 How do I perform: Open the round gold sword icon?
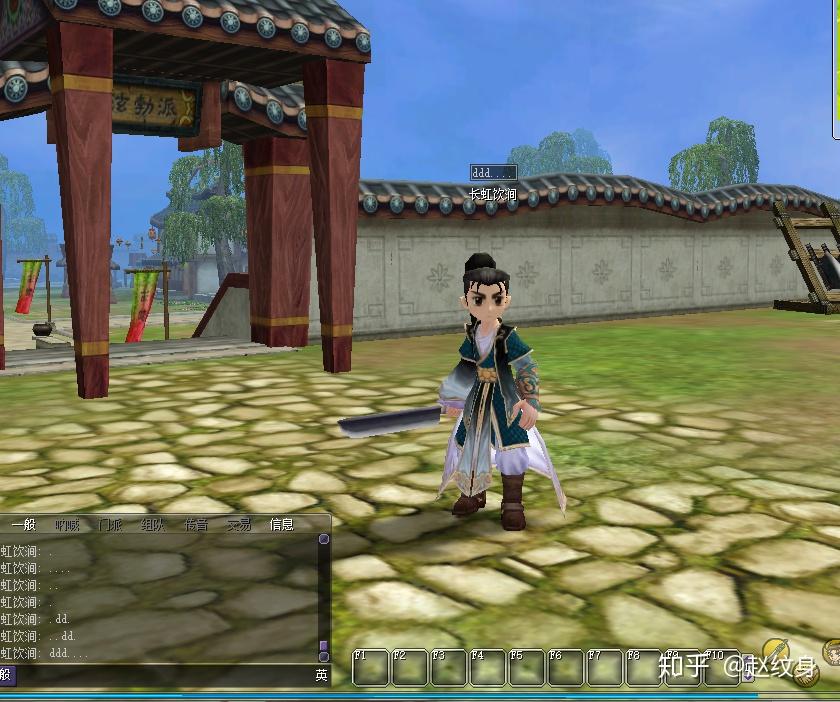[777, 652]
